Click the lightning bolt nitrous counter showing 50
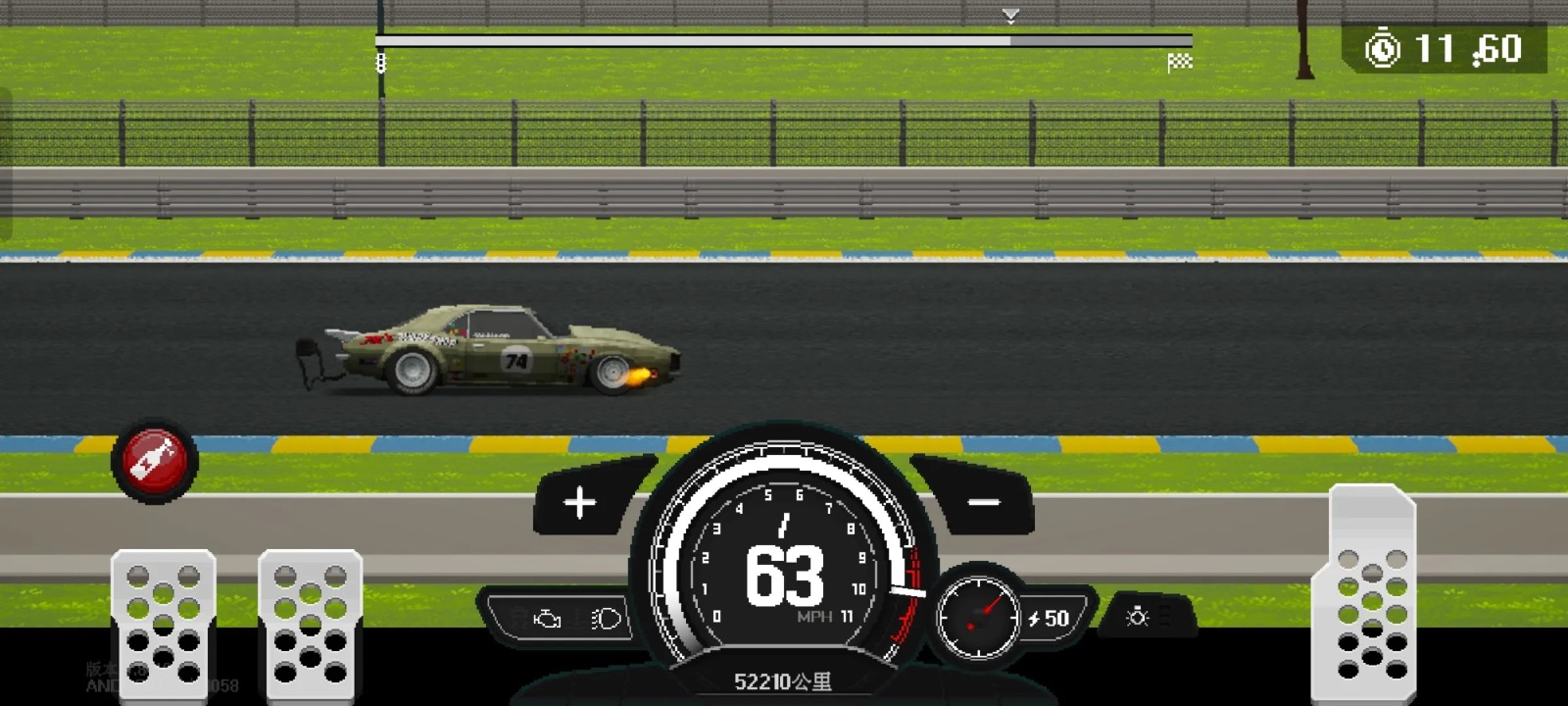 coord(1047,618)
